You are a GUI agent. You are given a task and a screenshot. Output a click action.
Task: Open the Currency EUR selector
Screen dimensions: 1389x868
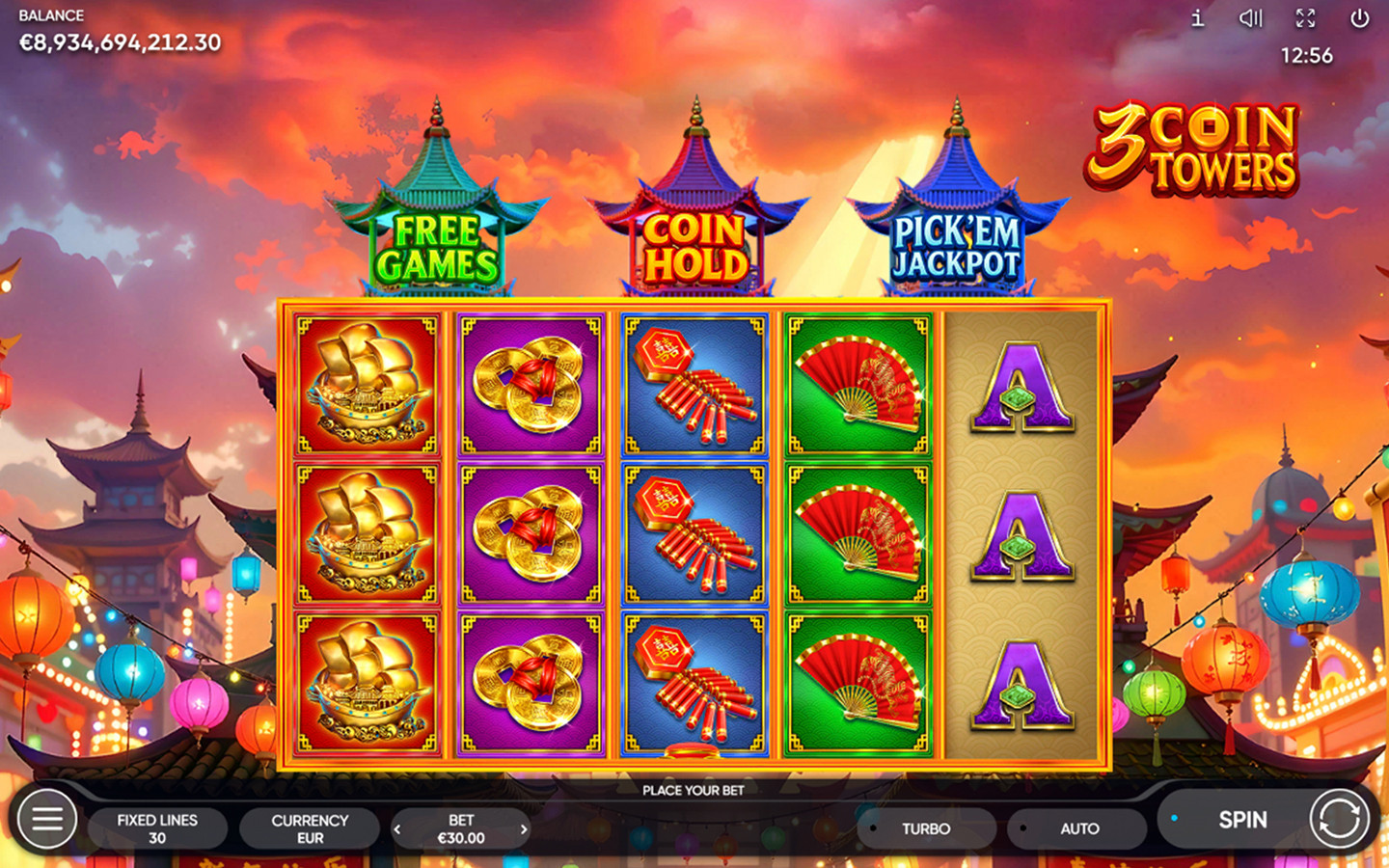pyautogui.click(x=309, y=827)
